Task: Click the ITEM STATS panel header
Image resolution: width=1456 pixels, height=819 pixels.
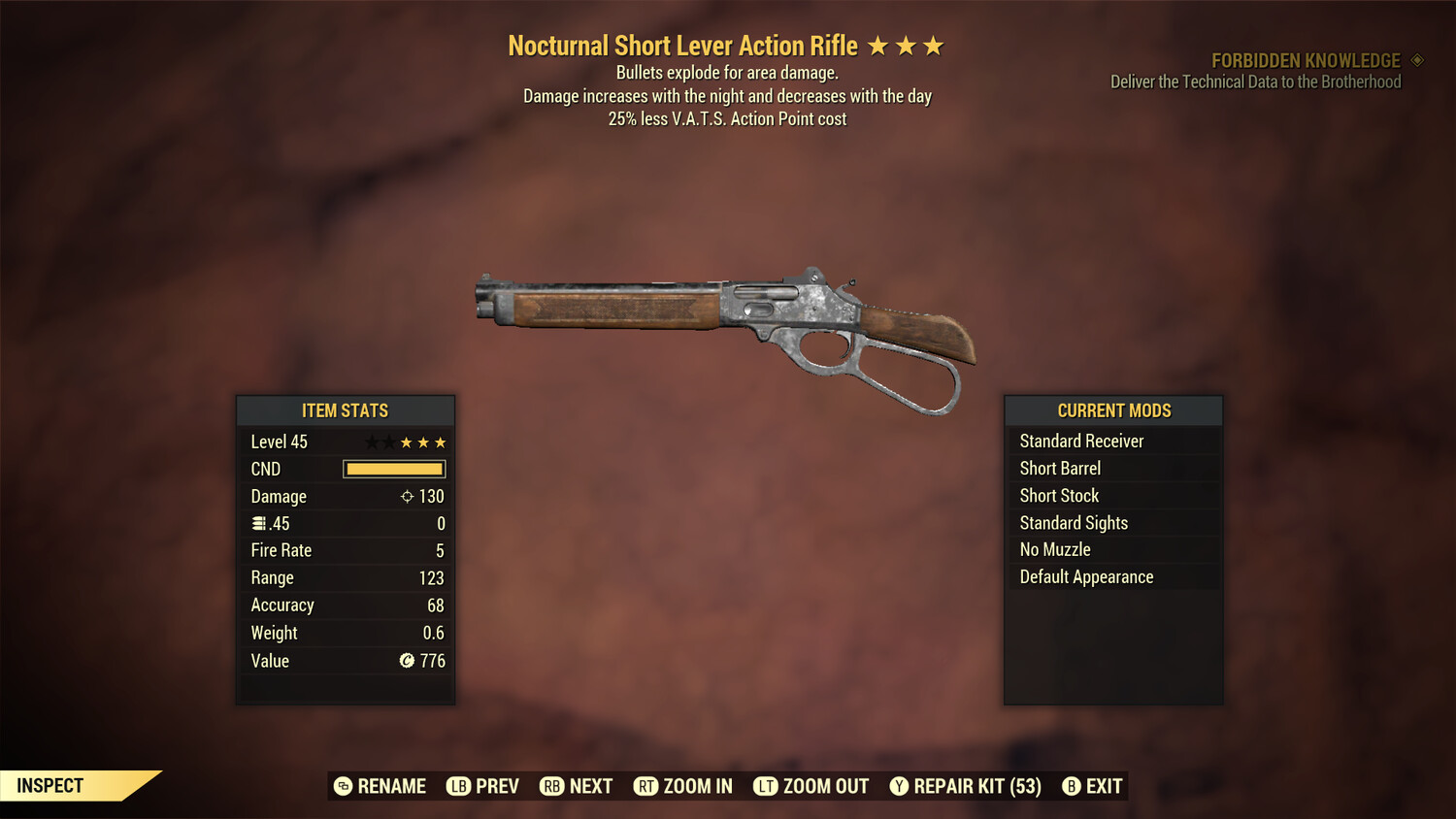Action: 346,410
